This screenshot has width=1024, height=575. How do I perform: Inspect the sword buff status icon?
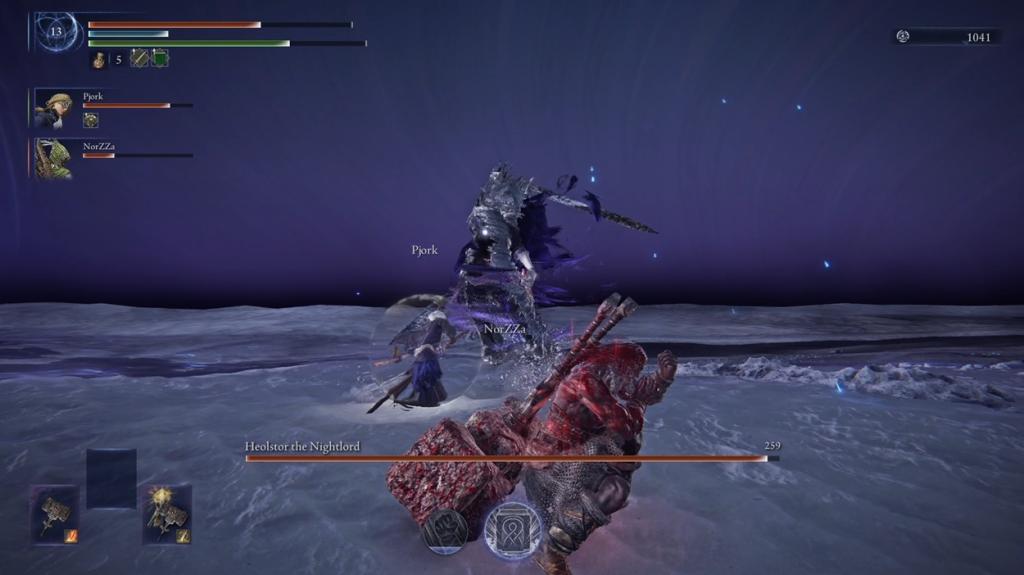(139, 59)
